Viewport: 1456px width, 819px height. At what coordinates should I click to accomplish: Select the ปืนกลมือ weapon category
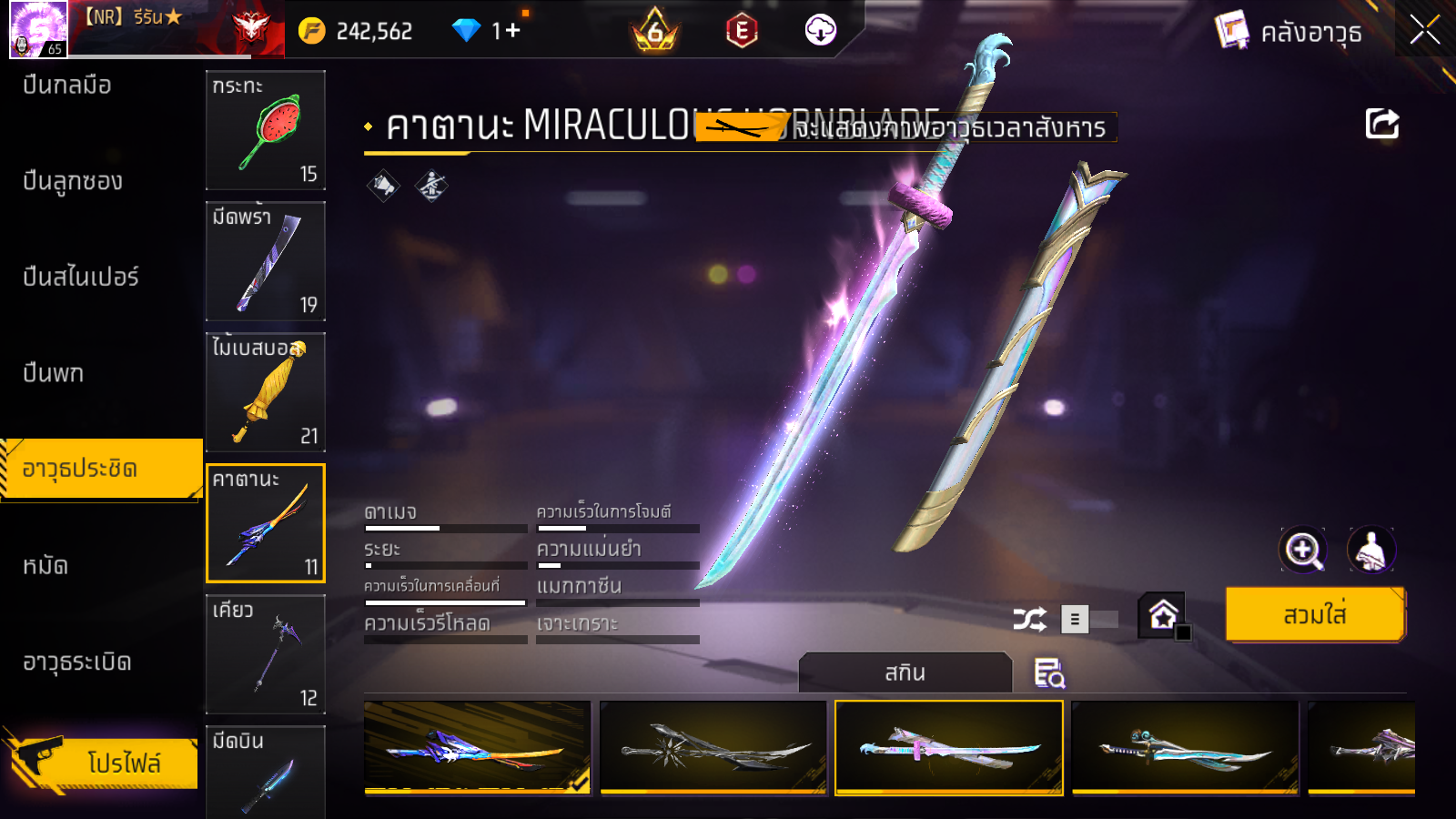point(67,86)
